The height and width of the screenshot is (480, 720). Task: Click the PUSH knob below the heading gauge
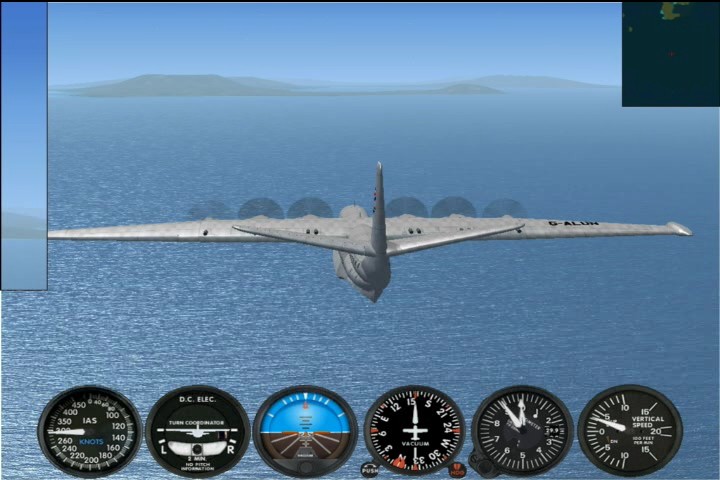pos(370,469)
